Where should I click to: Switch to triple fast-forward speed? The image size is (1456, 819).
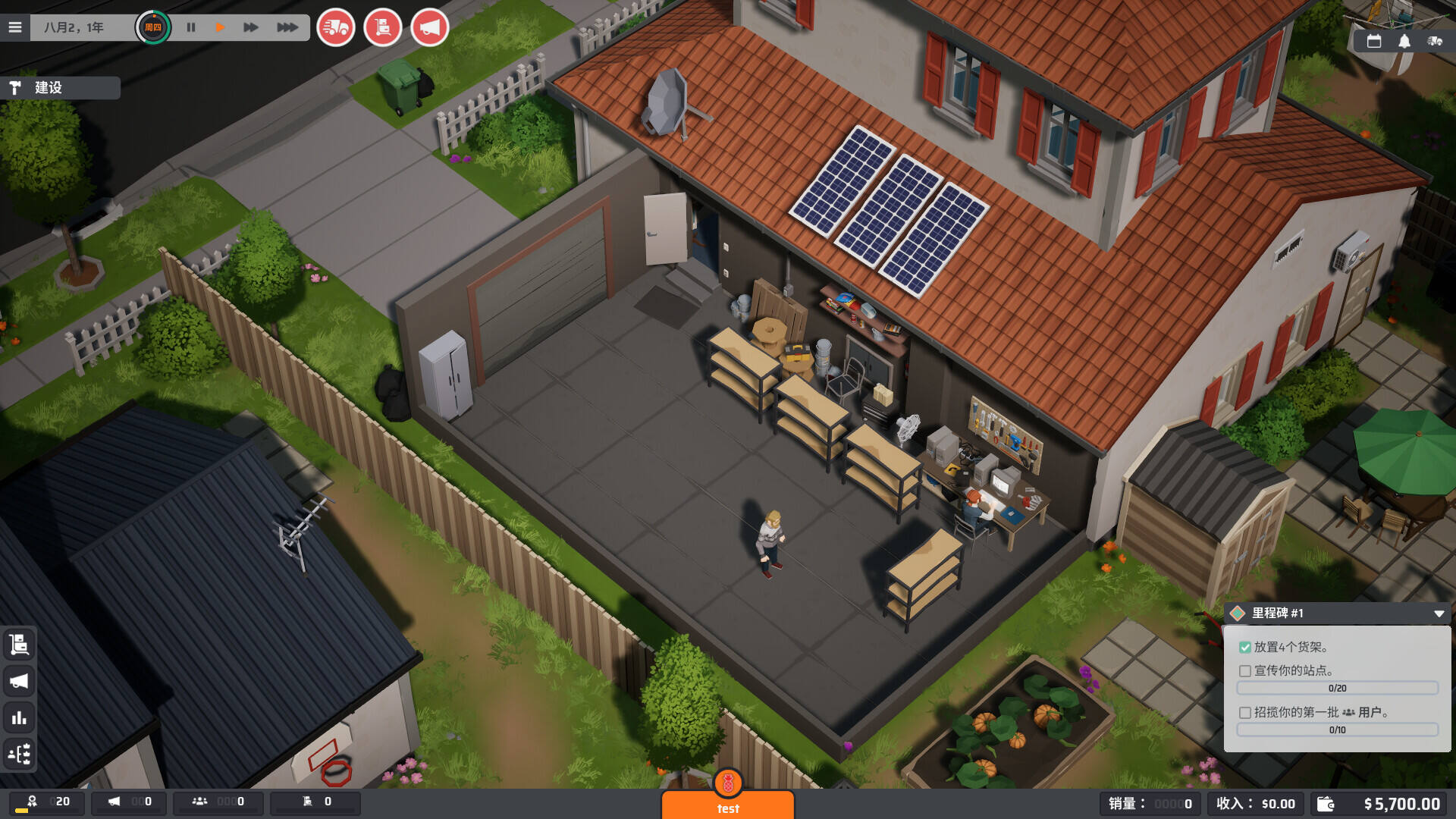pos(287,27)
